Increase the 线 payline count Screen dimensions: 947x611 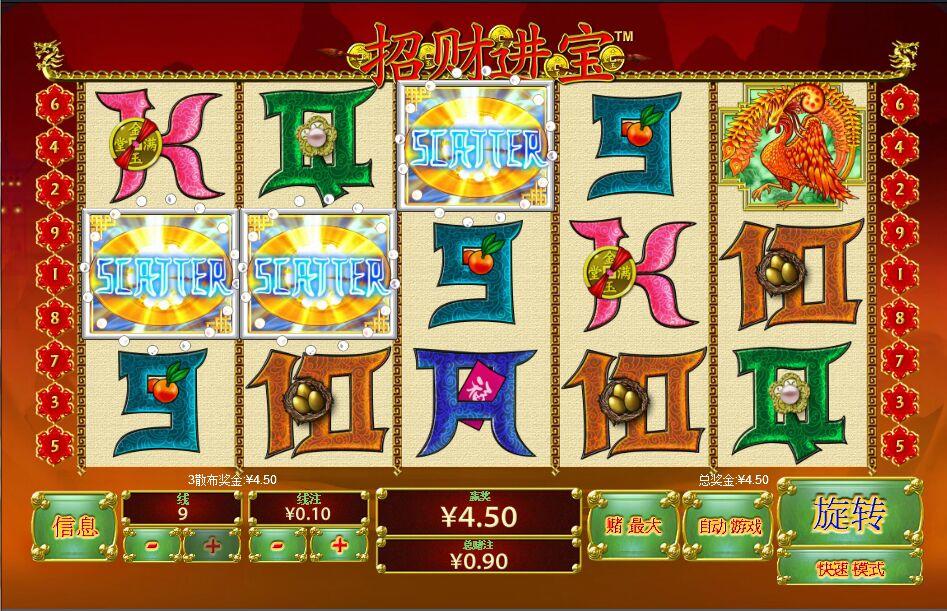click(x=212, y=545)
